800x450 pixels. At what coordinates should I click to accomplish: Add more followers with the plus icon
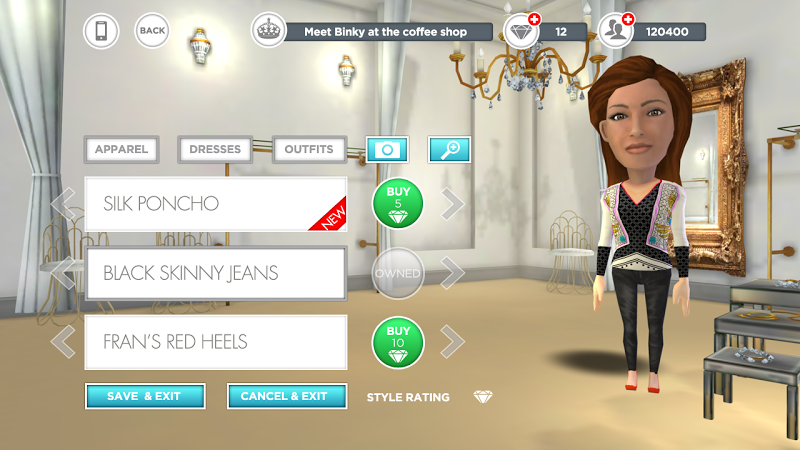[628, 20]
